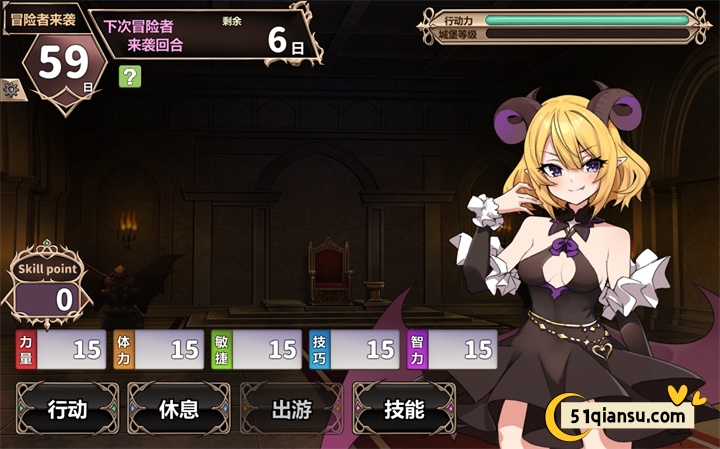Select the 智力 intelligence stat box

point(452,349)
